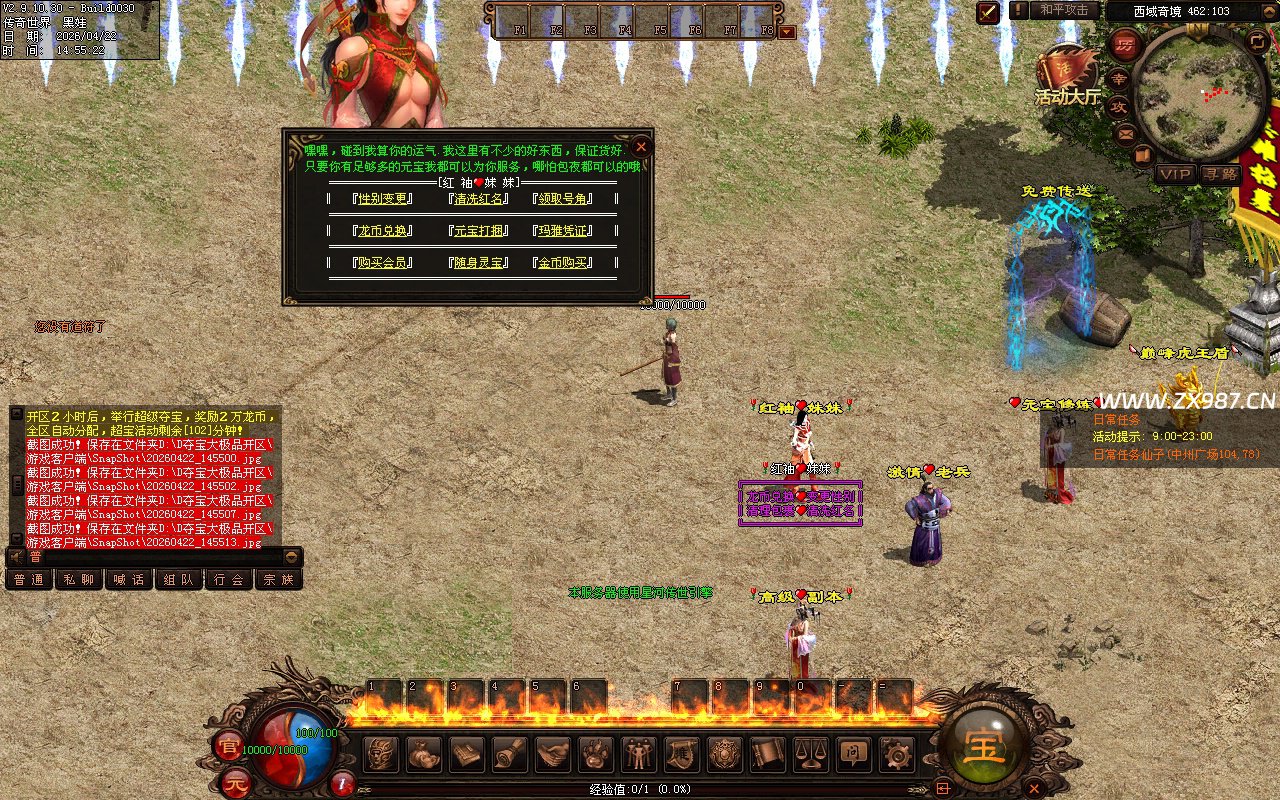
Task: Click the handshake trade icon
Action: 553,754
